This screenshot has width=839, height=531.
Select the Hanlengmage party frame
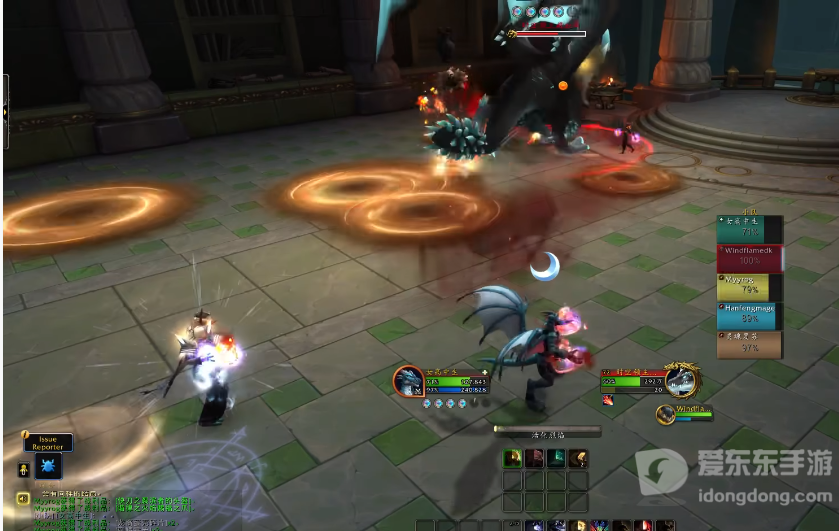tap(749, 316)
